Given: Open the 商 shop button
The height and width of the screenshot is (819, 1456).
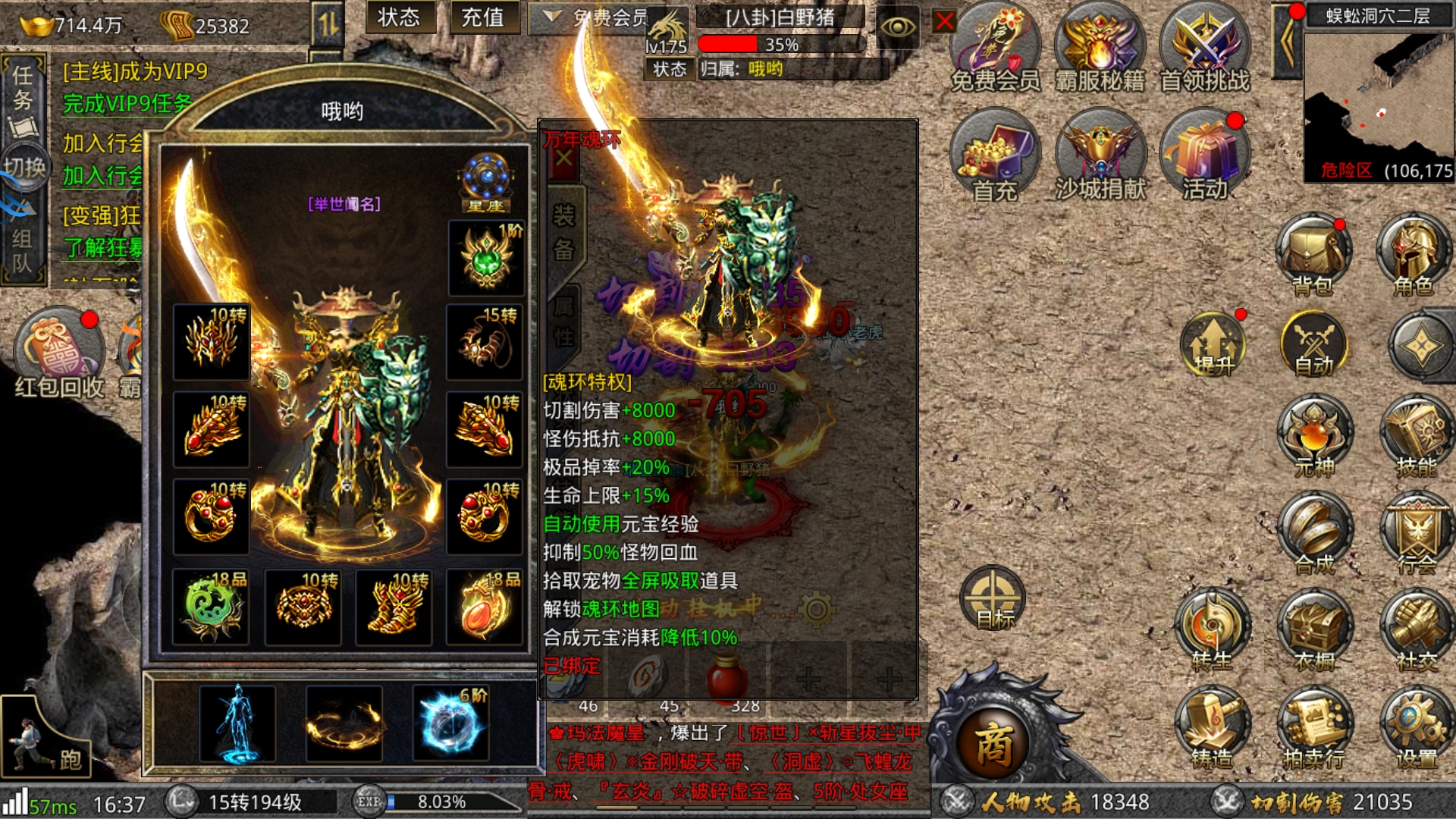Looking at the screenshot, I should [x=993, y=744].
